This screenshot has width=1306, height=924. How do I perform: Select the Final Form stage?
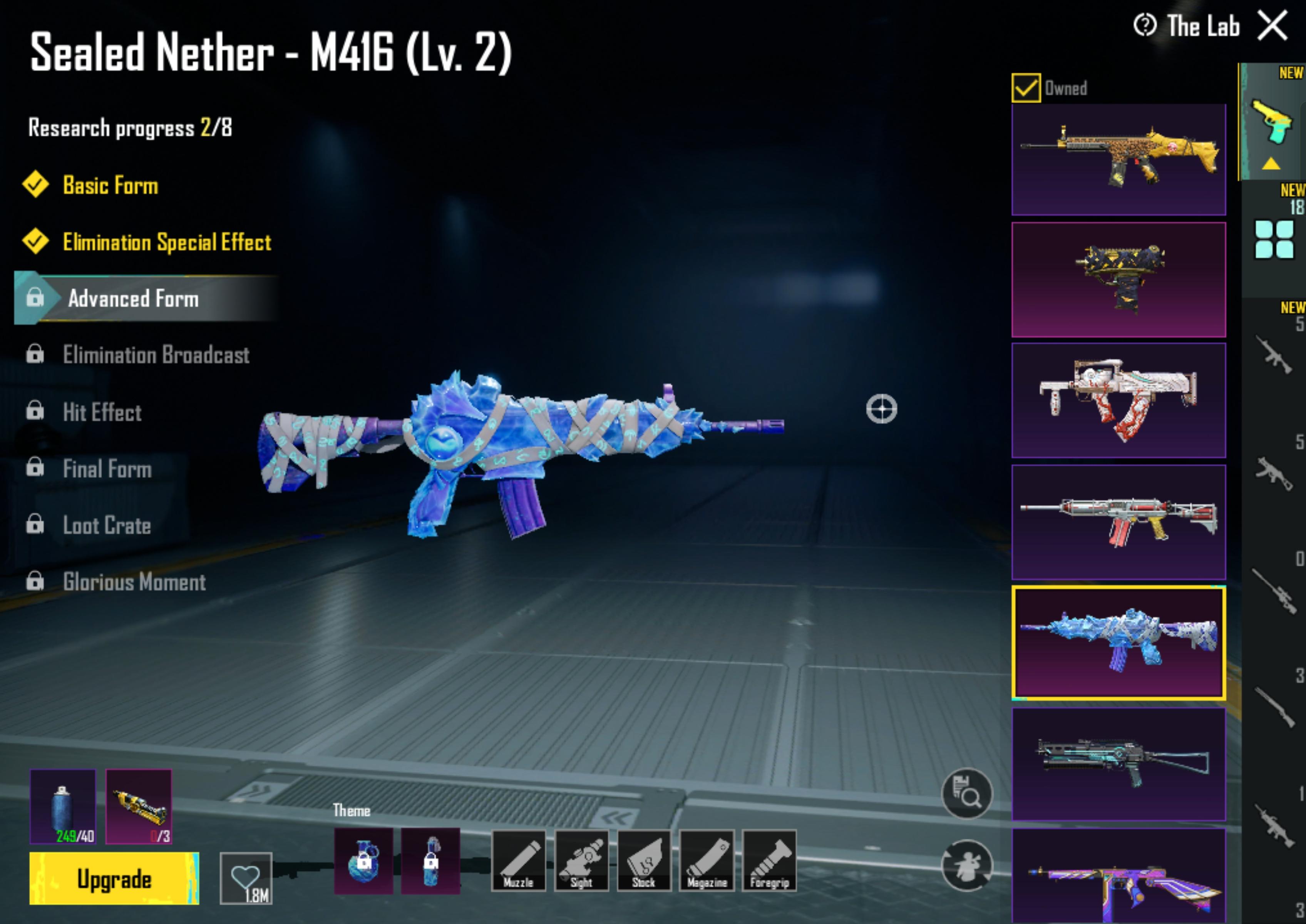(107, 469)
